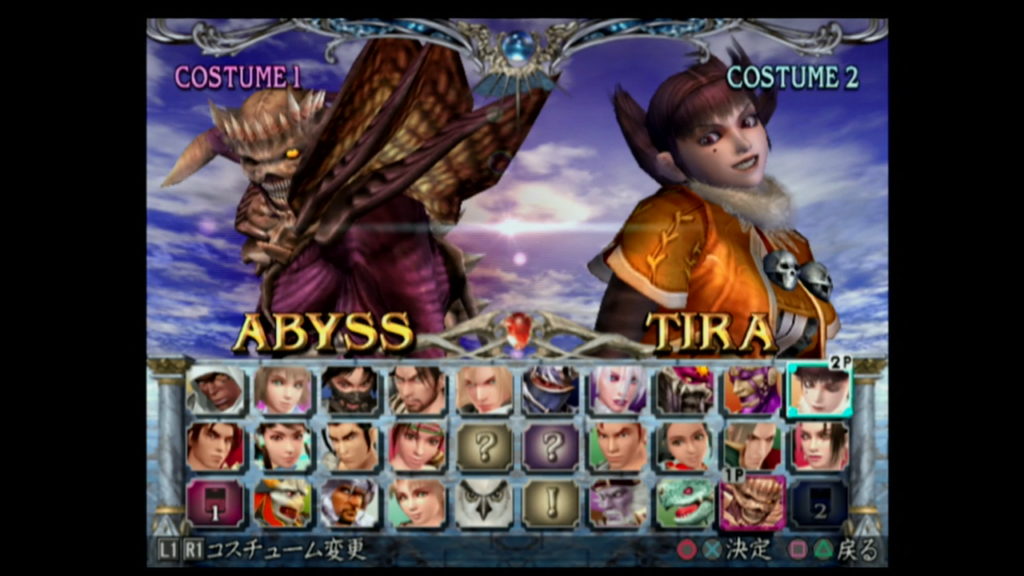Select the girl with the red headband
The height and width of the screenshot is (576, 1024).
416,447
